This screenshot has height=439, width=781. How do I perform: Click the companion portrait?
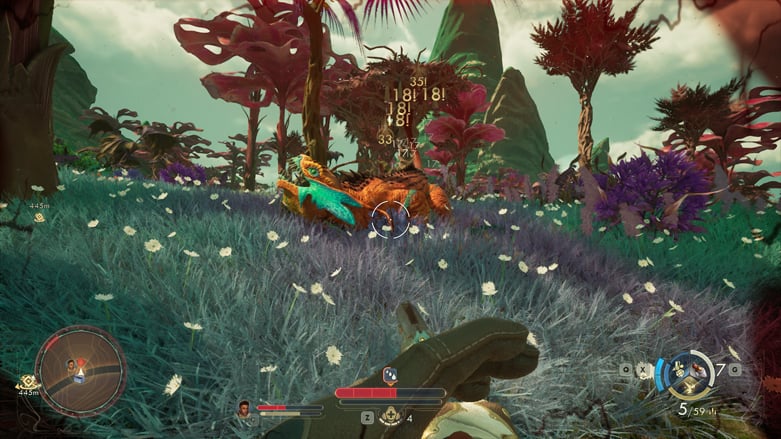point(243,407)
